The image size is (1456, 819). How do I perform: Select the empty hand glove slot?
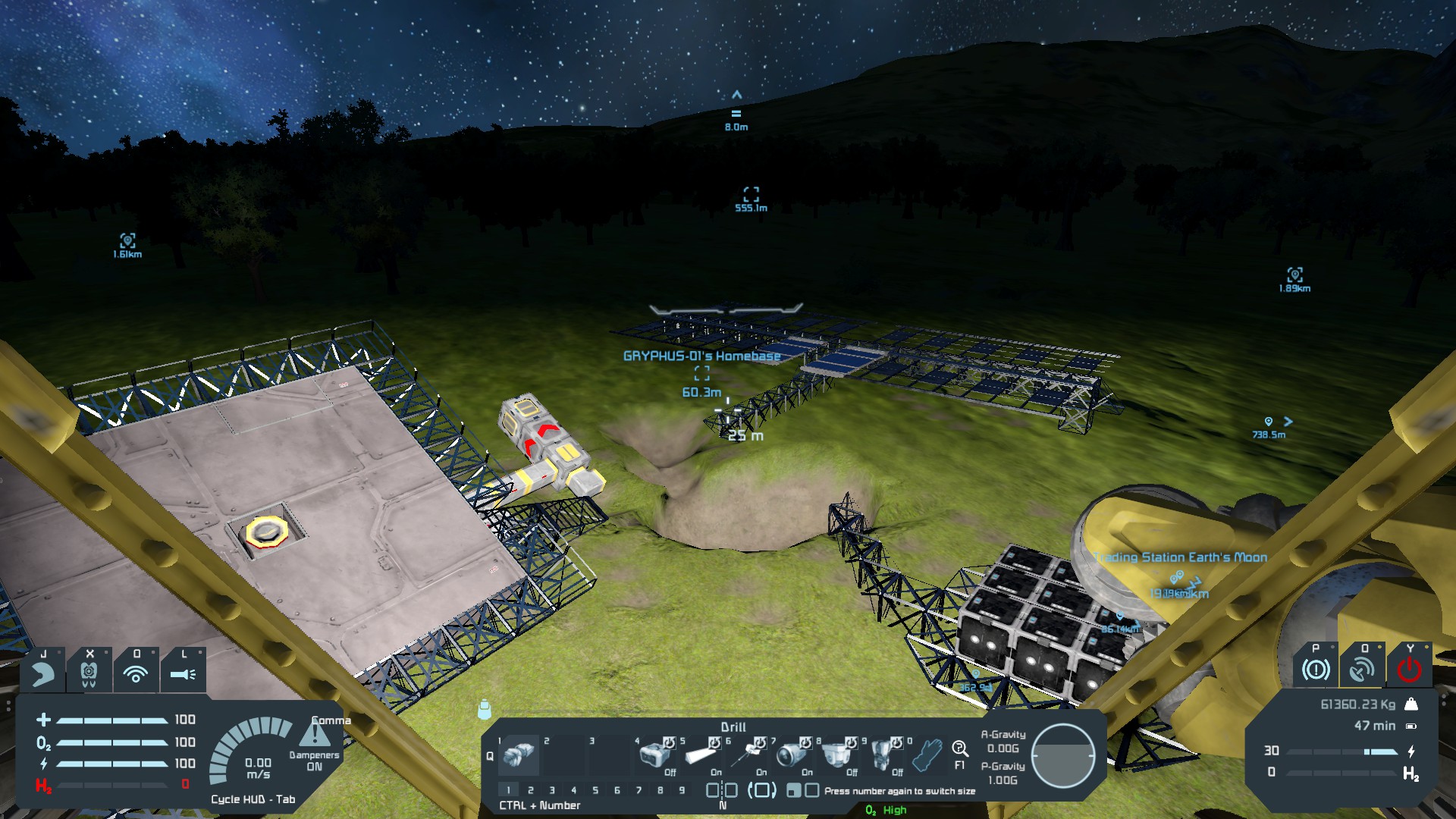point(927,755)
